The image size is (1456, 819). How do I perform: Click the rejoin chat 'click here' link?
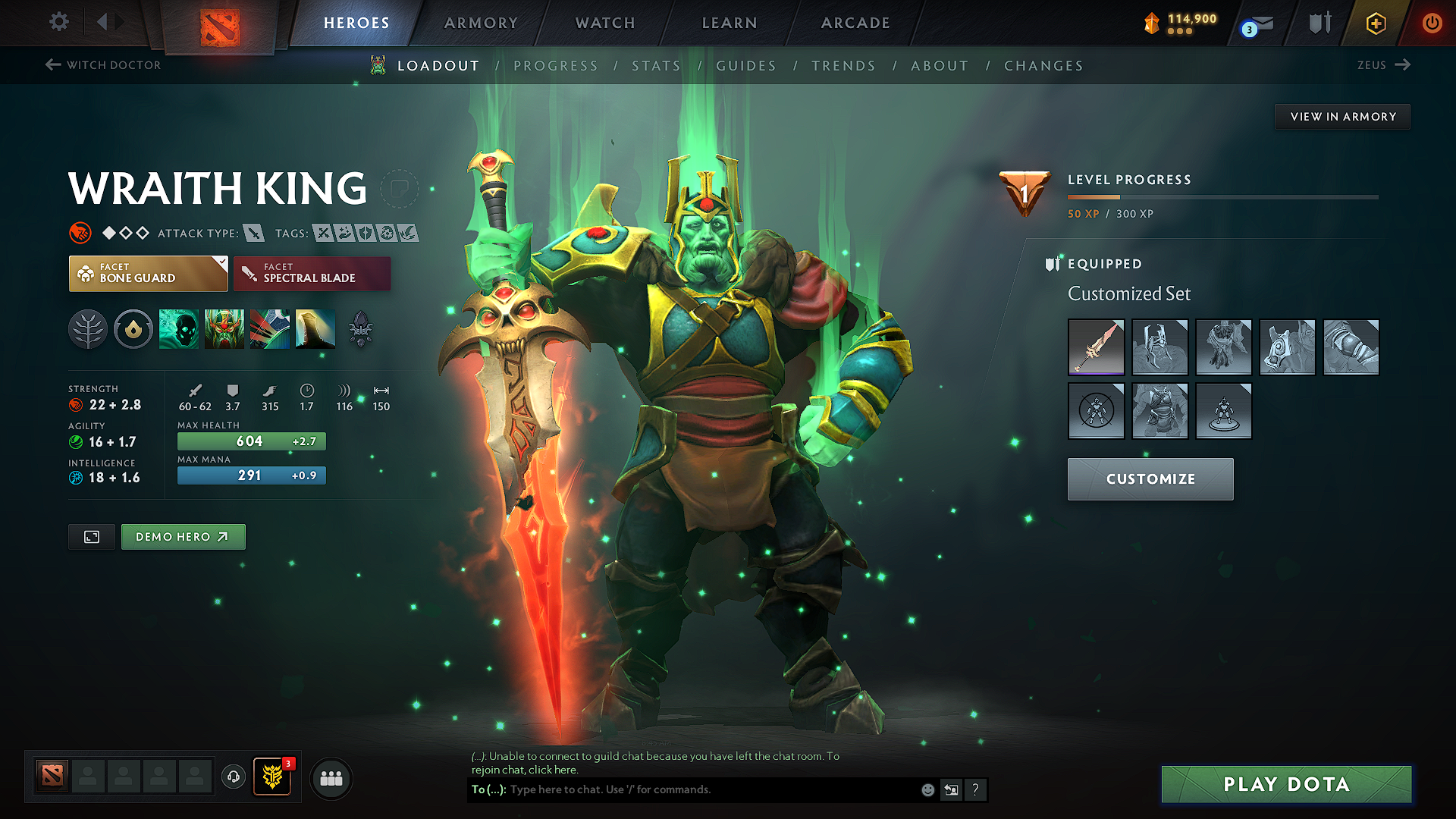553,769
